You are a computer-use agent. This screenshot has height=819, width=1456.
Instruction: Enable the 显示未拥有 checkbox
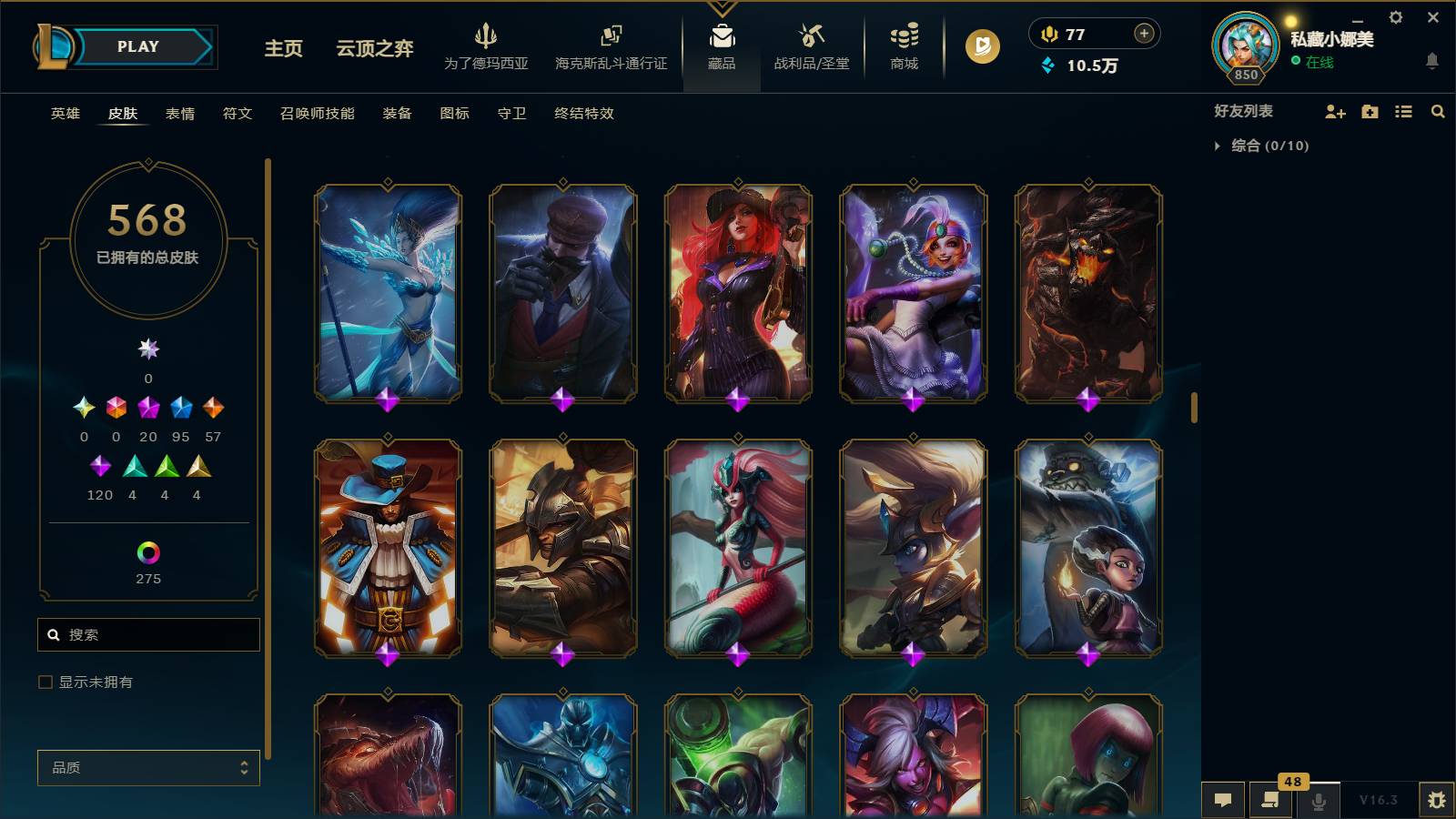point(43,681)
